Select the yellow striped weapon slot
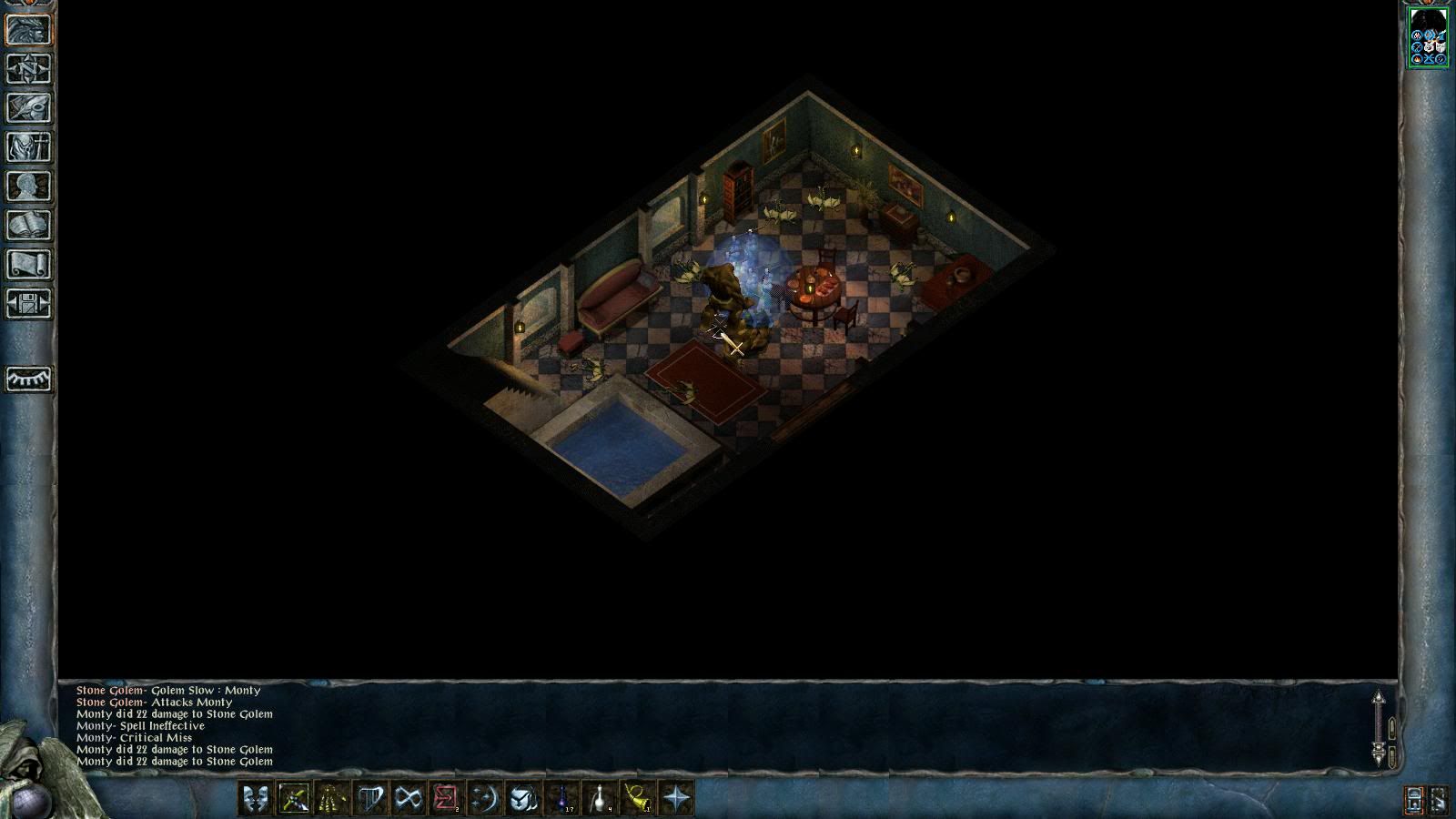 pos(332,799)
